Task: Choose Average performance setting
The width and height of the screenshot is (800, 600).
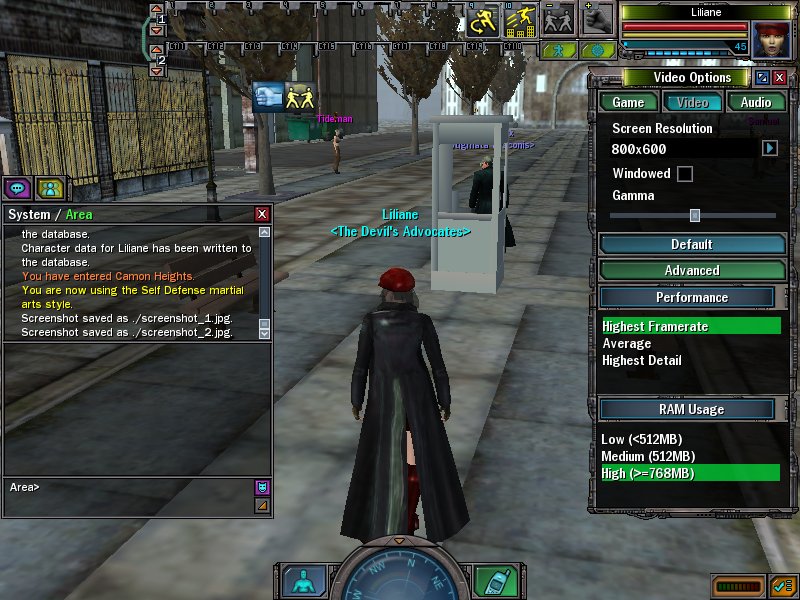Action: 627,343
